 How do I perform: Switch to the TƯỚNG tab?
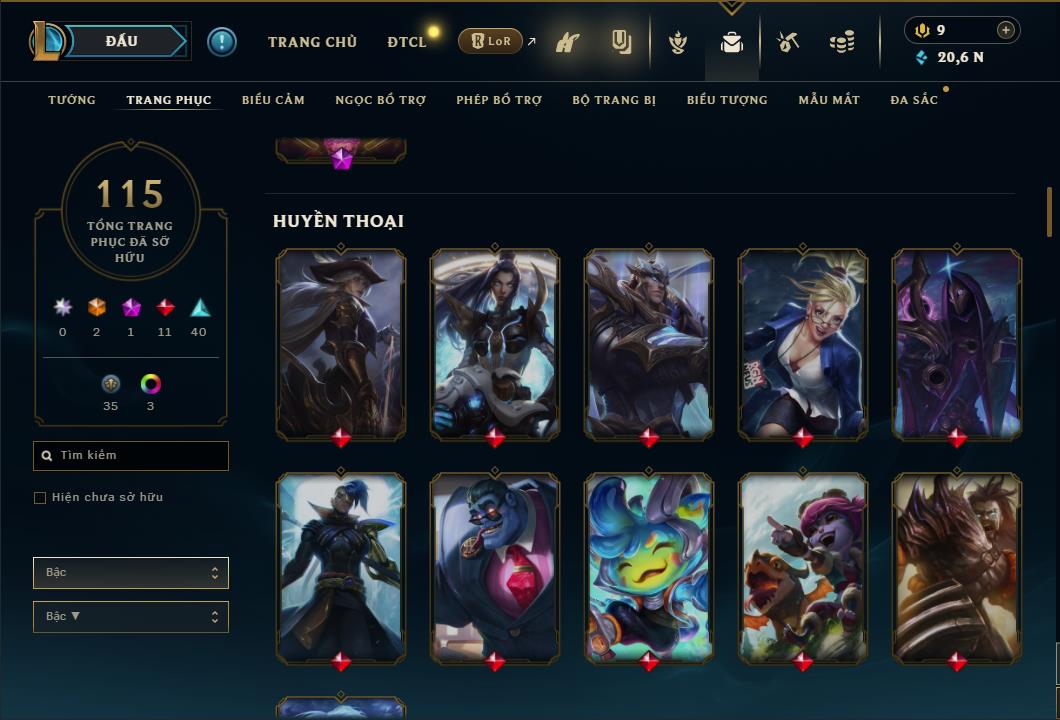coord(72,100)
